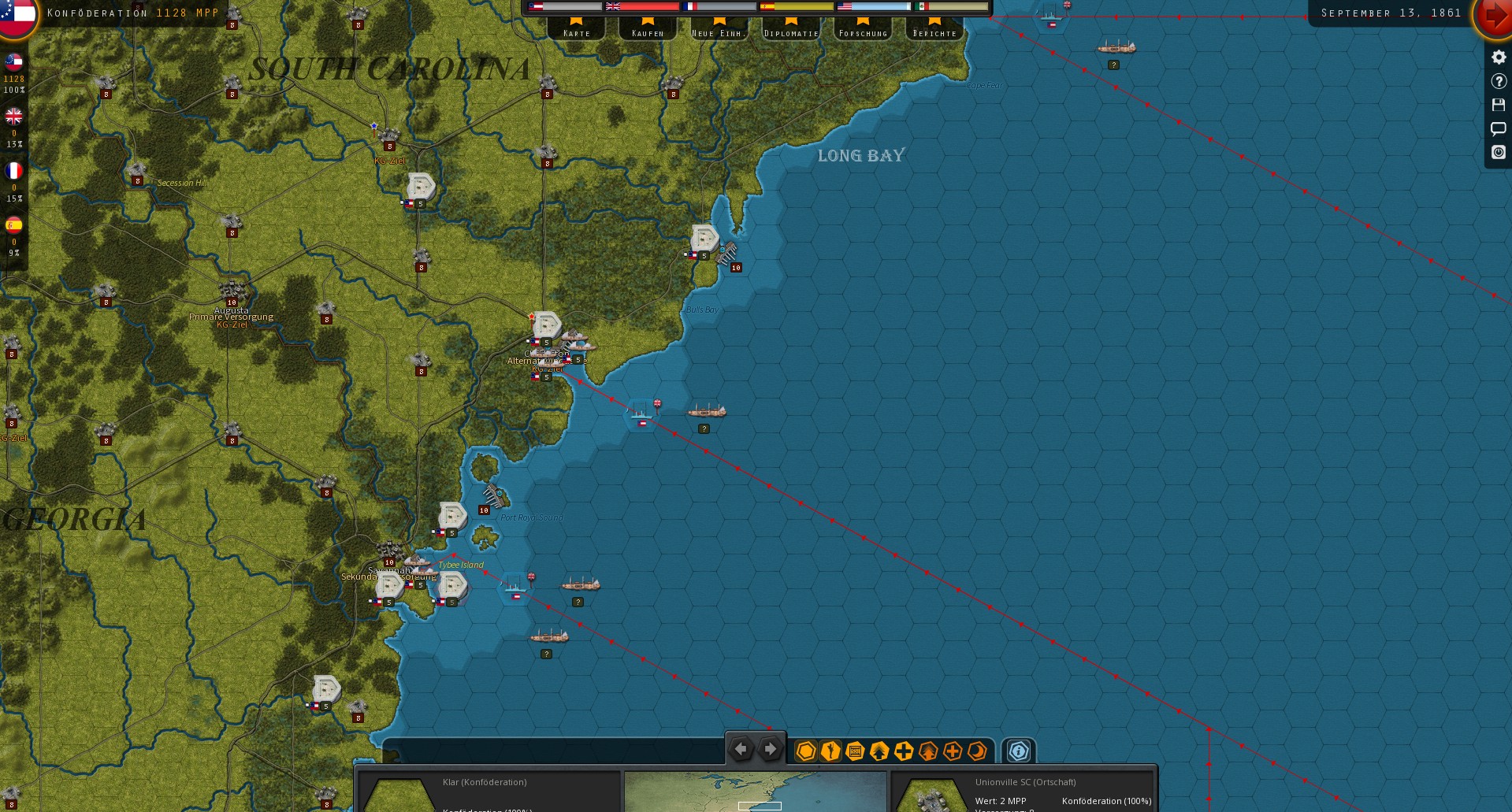End the turn with the red arrow button
1512x812 pixels.
click(x=1492, y=17)
